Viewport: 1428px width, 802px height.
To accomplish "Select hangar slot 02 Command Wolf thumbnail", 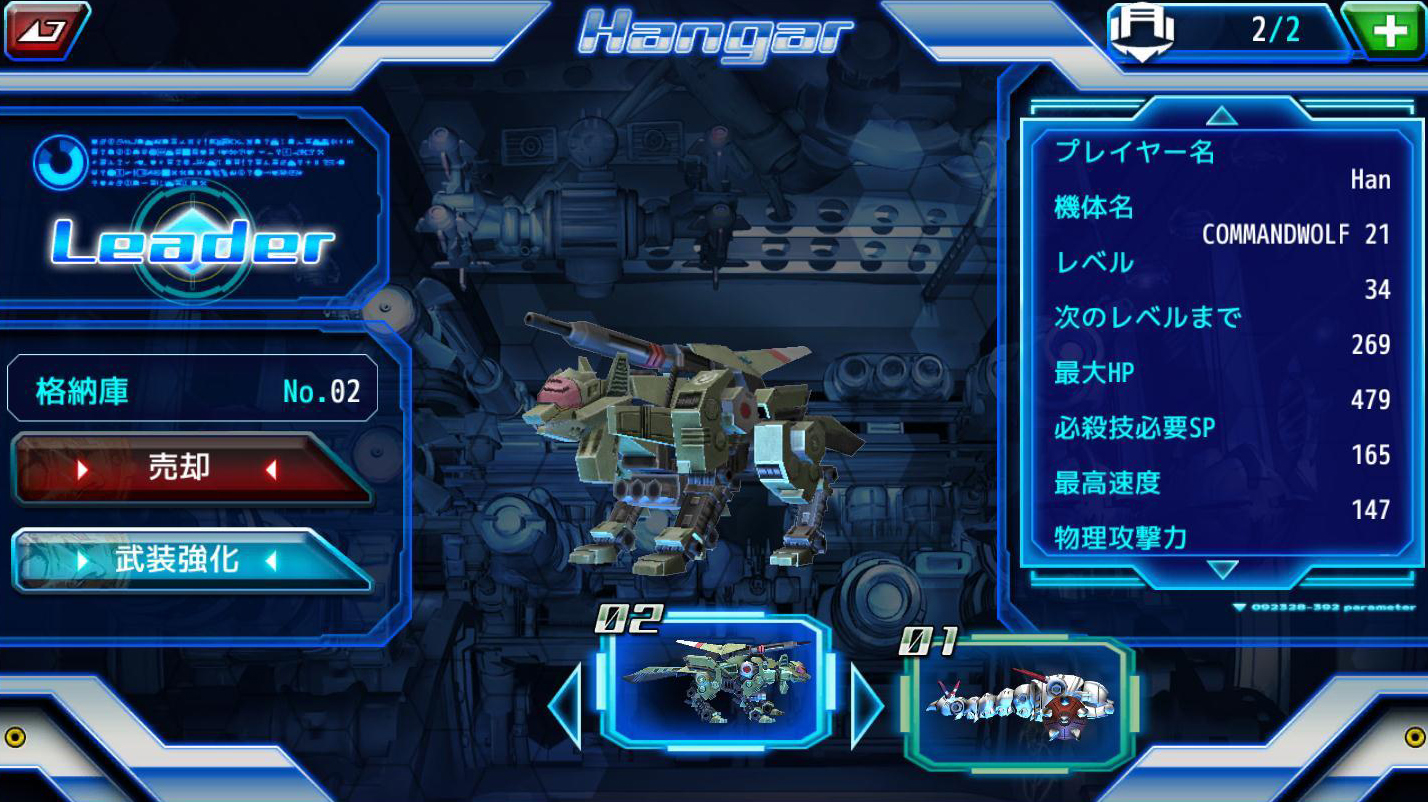I will tap(715, 682).
